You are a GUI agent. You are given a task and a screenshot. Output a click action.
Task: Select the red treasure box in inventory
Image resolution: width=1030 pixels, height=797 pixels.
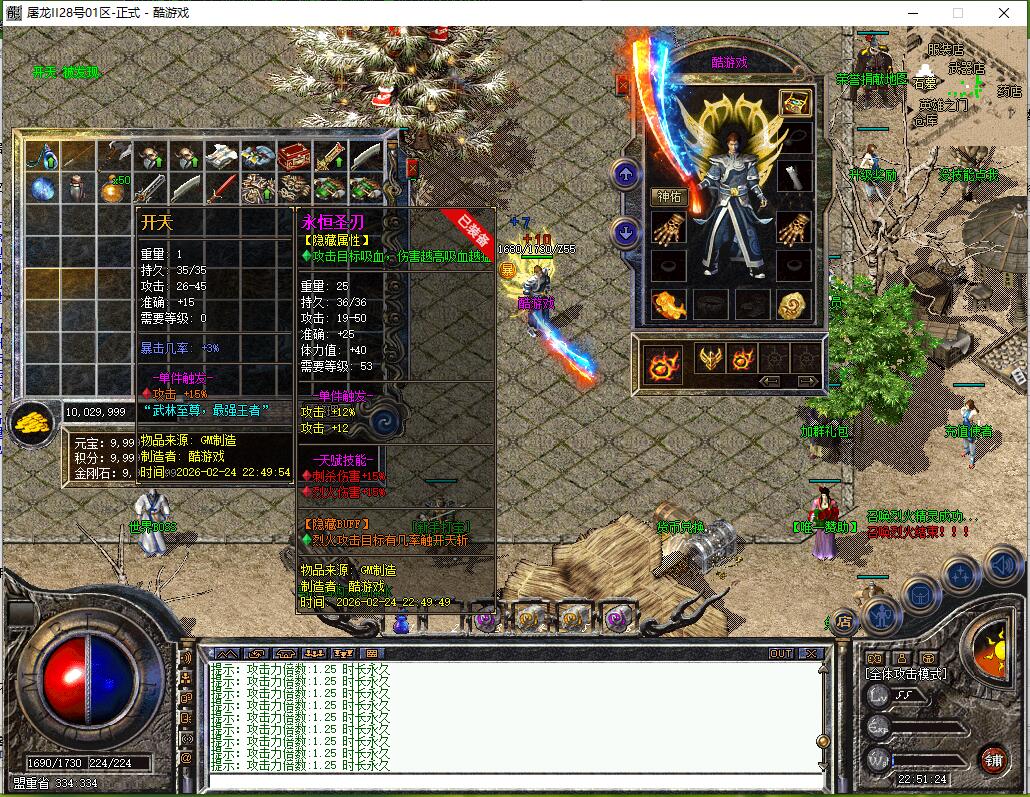(293, 155)
